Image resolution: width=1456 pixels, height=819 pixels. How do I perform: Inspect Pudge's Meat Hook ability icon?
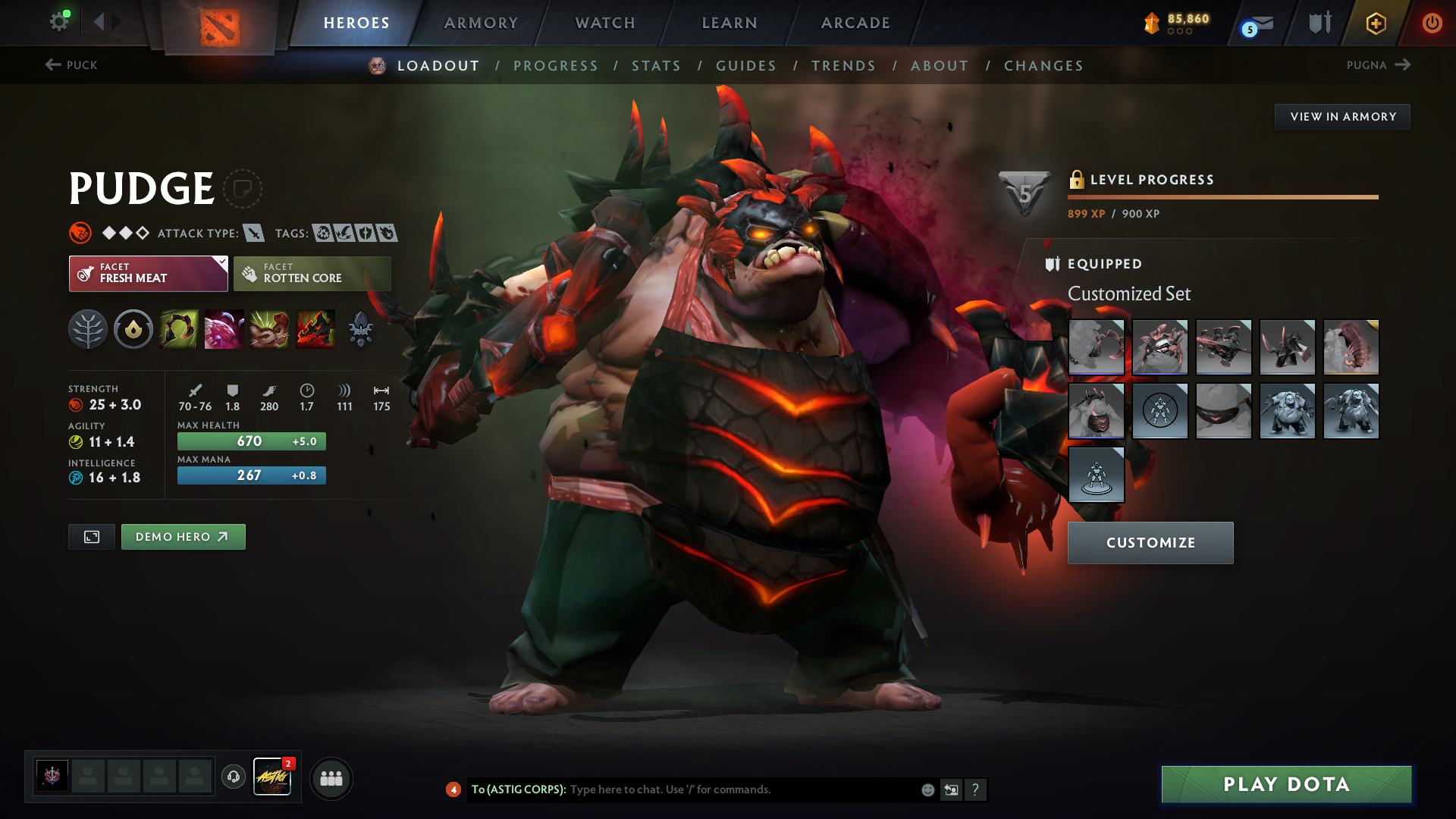[179, 329]
